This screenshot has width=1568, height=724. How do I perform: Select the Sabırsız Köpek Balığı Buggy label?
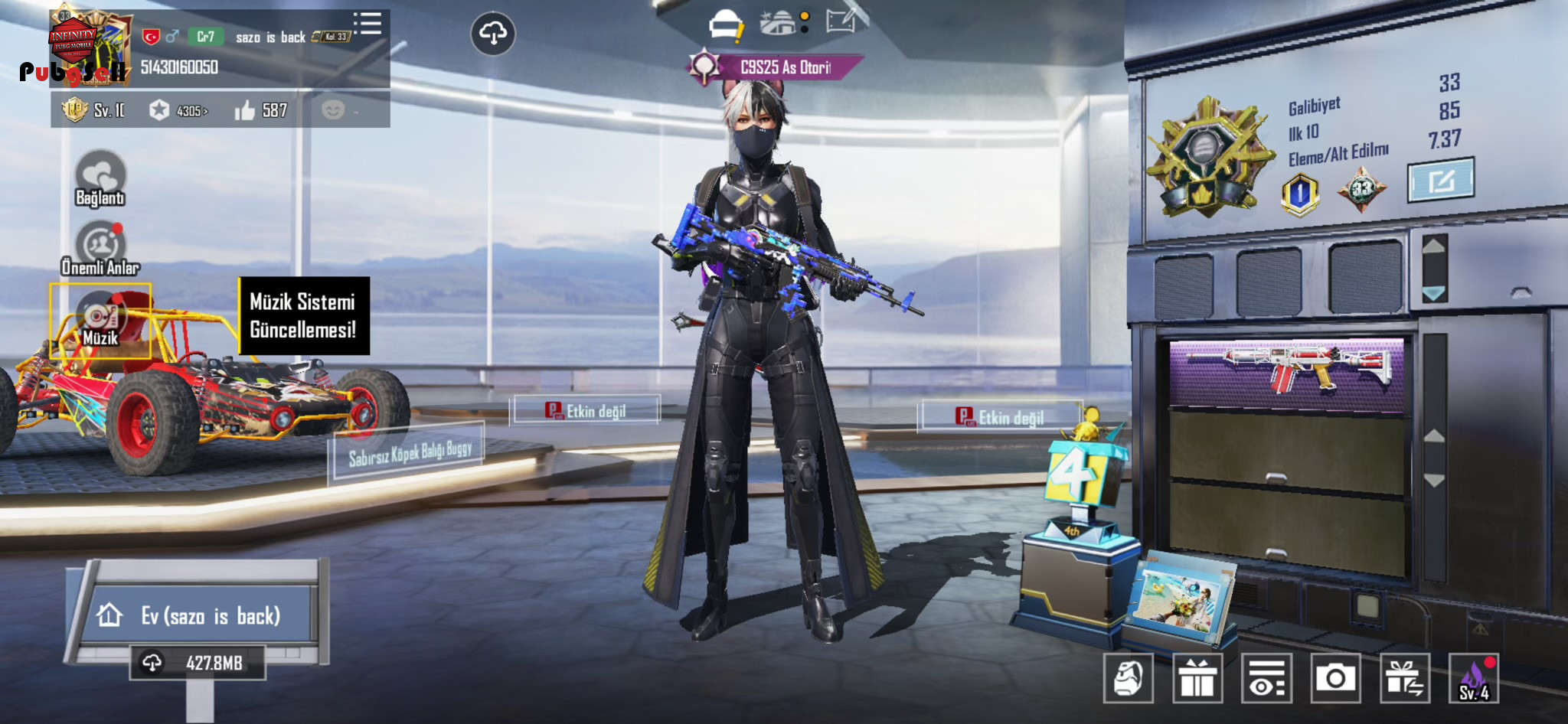[x=409, y=453]
